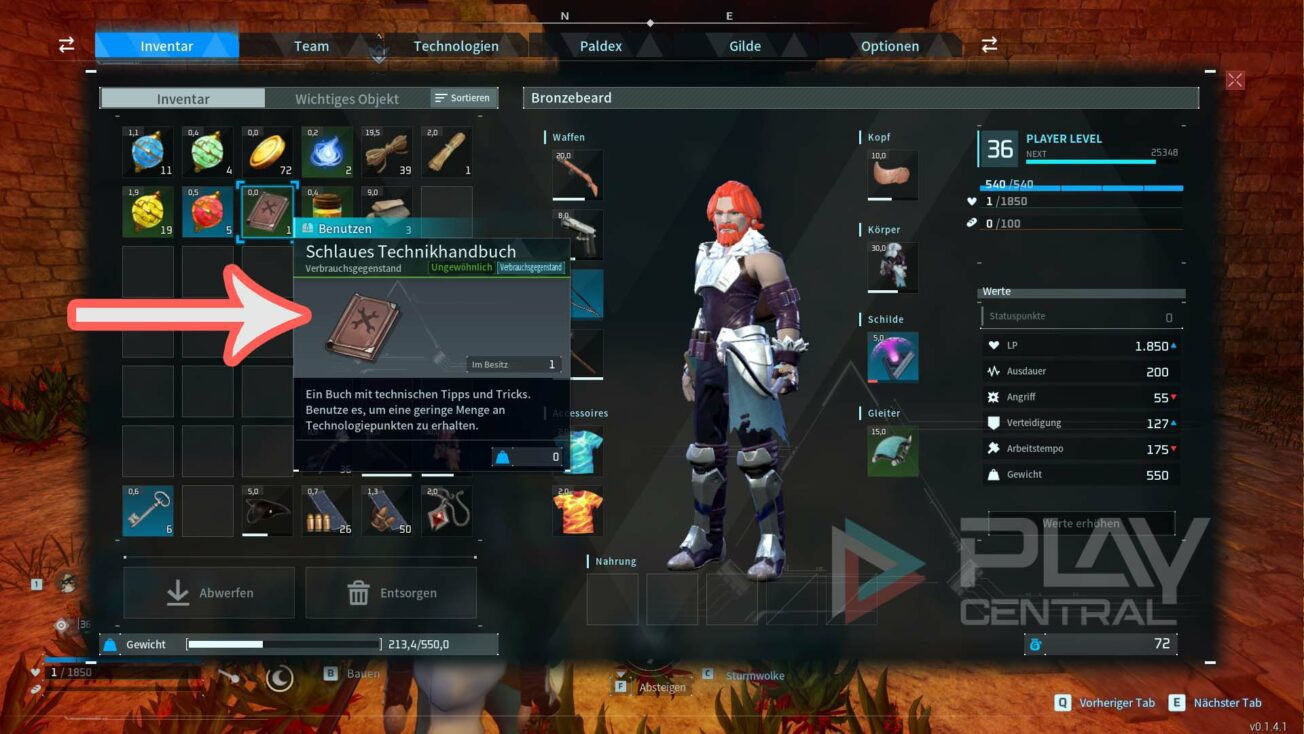This screenshot has height=734, width=1304.
Task: Open the Gleiter glider equipment slot
Action: click(892, 451)
